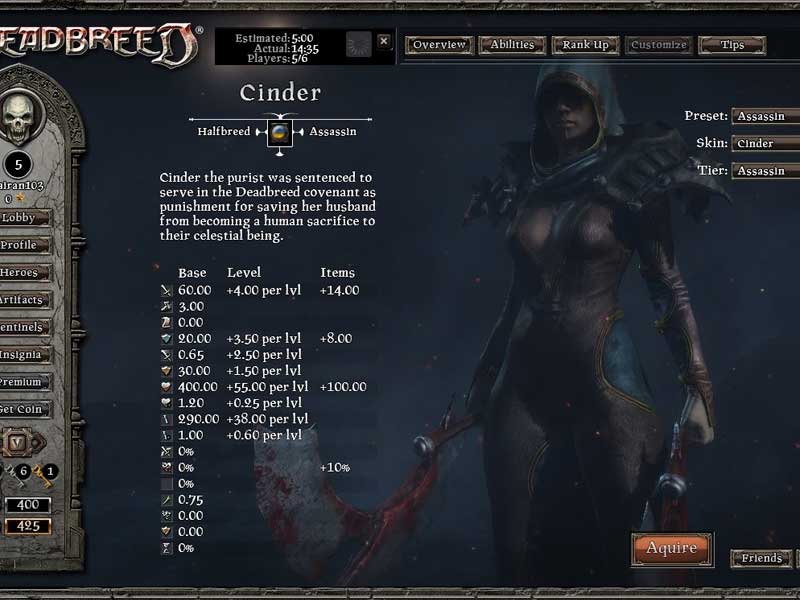
Task: Open the Rank Up tab
Action: click(x=585, y=45)
